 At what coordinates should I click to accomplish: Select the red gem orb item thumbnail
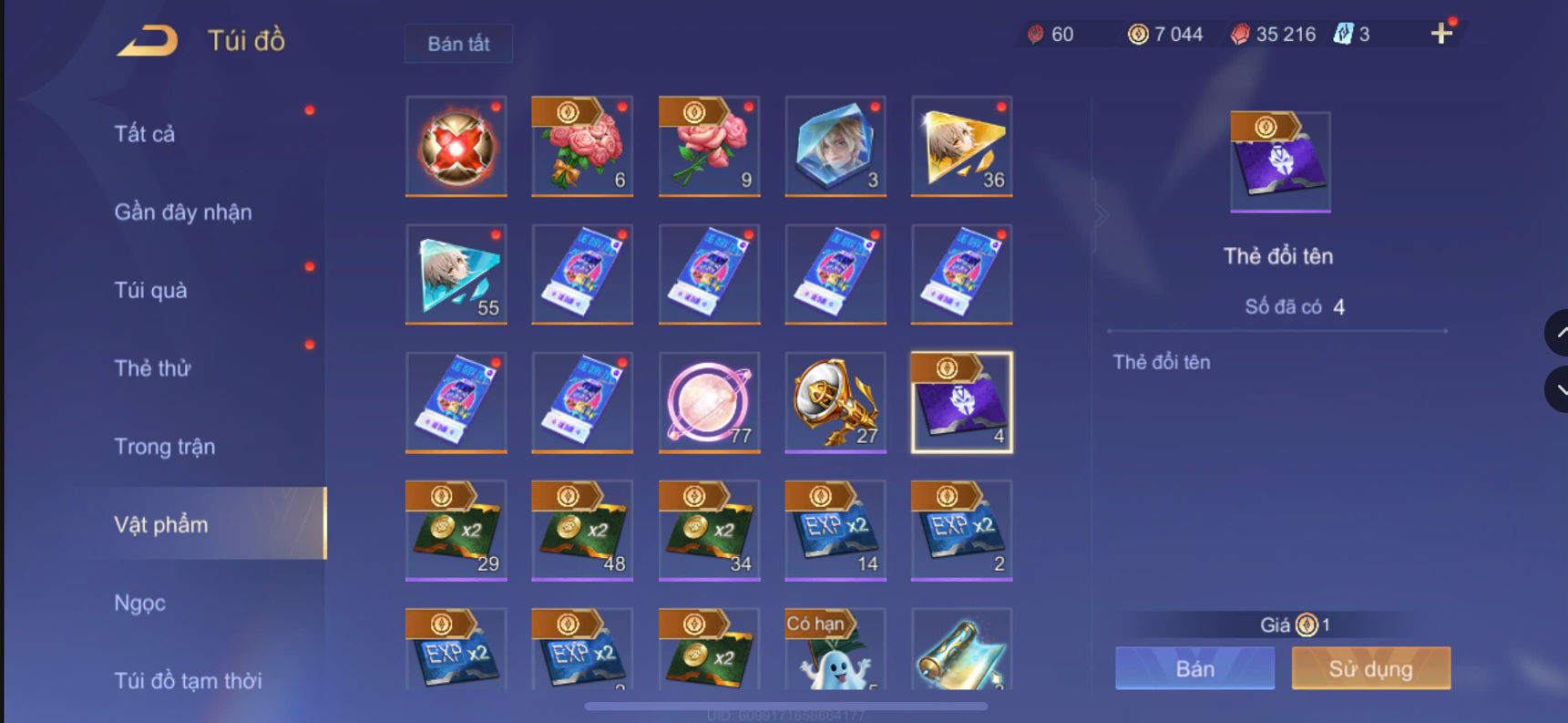pos(456,146)
